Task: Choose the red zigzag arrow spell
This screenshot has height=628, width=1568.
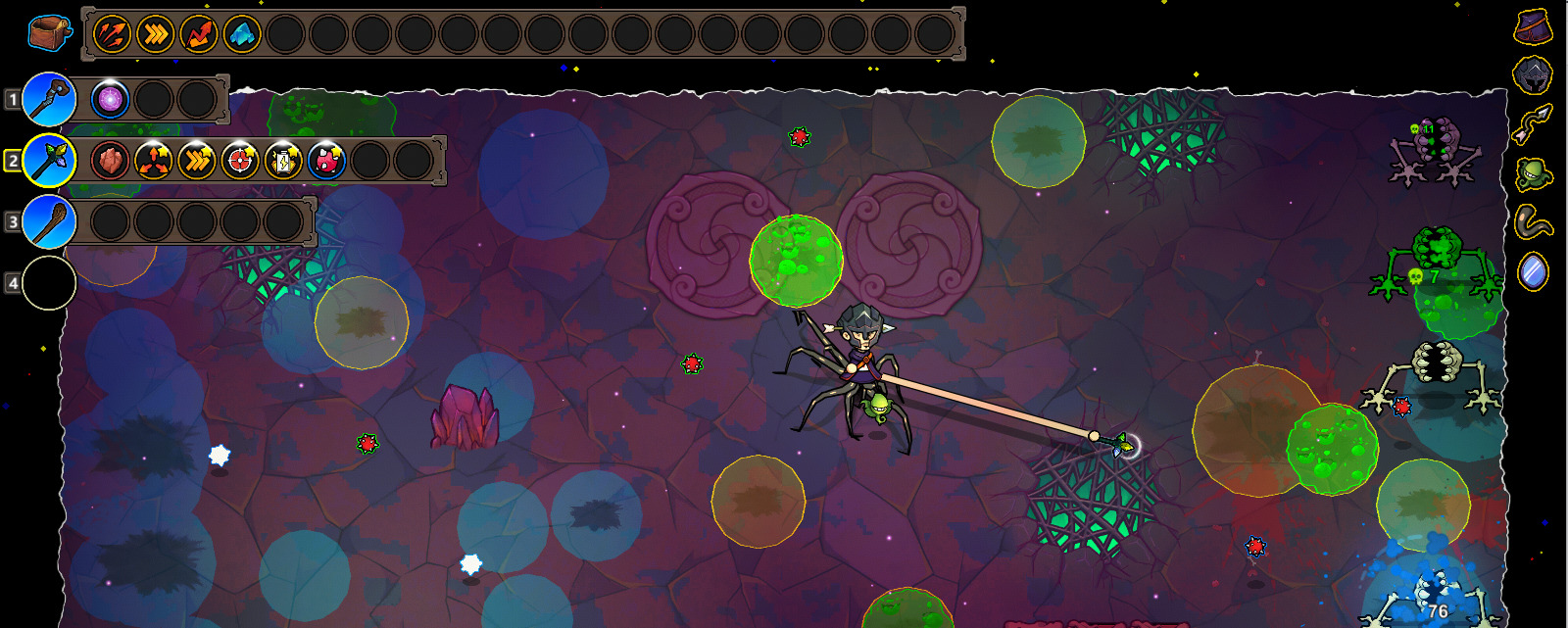Action: pyautogui.click(x=199, y=35)
